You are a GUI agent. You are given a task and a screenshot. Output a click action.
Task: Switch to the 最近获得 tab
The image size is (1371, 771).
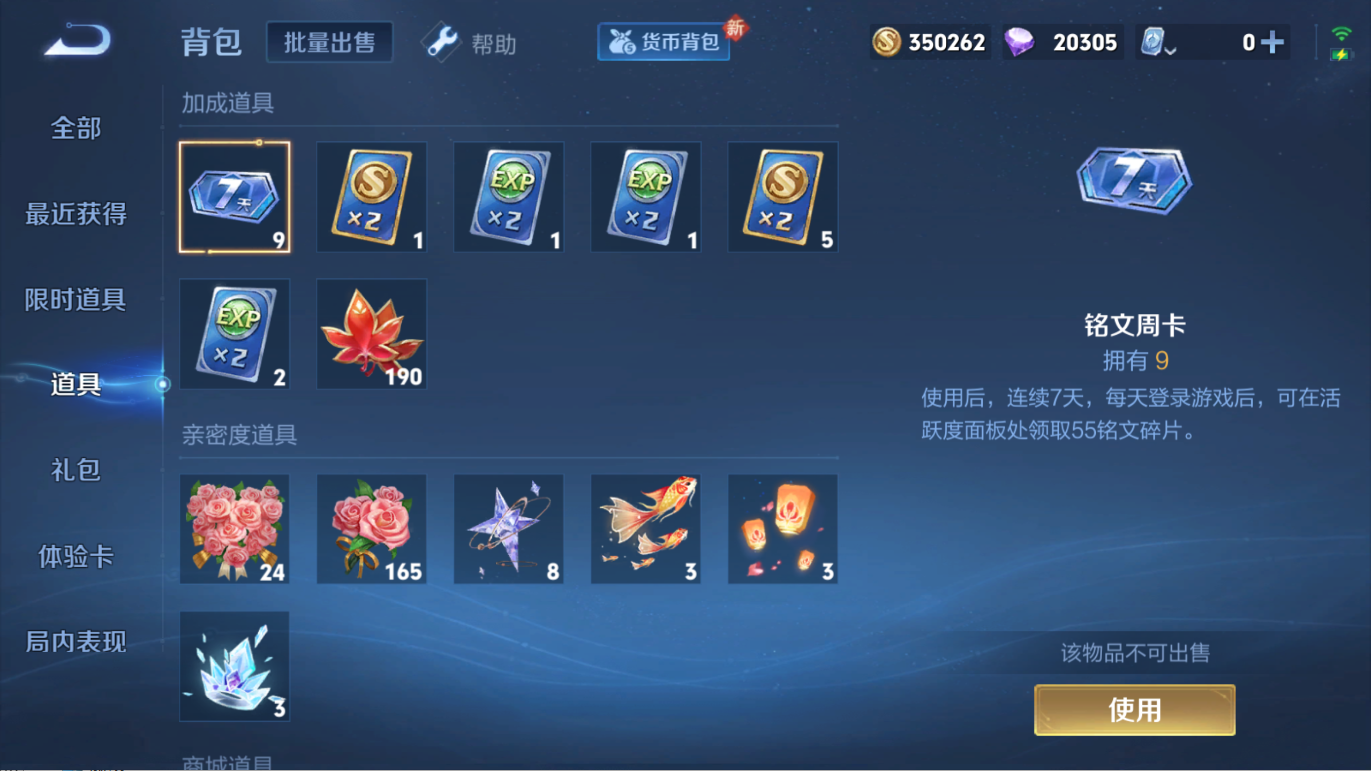[76, 214]
